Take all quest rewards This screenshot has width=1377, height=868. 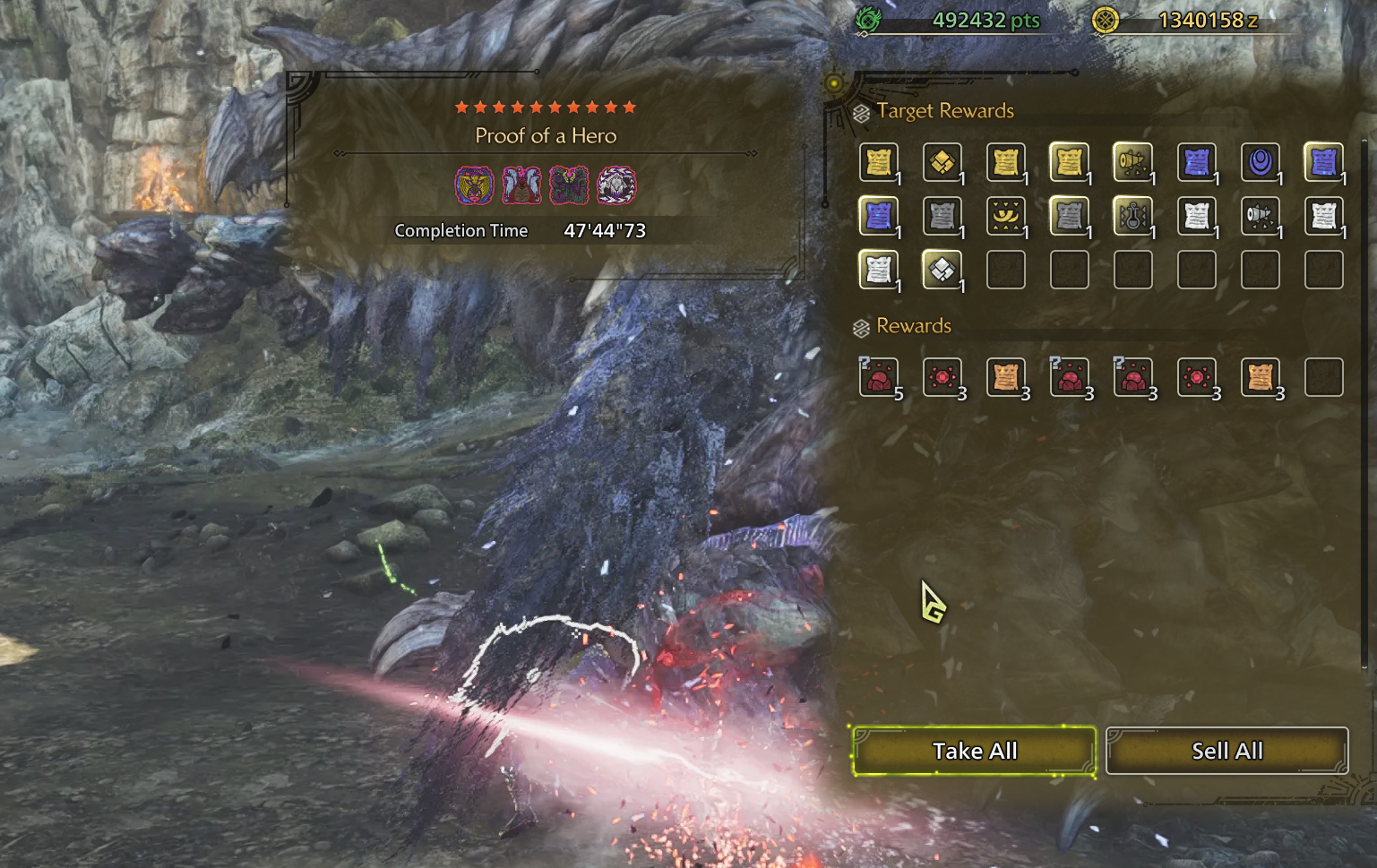coord(974,751)
